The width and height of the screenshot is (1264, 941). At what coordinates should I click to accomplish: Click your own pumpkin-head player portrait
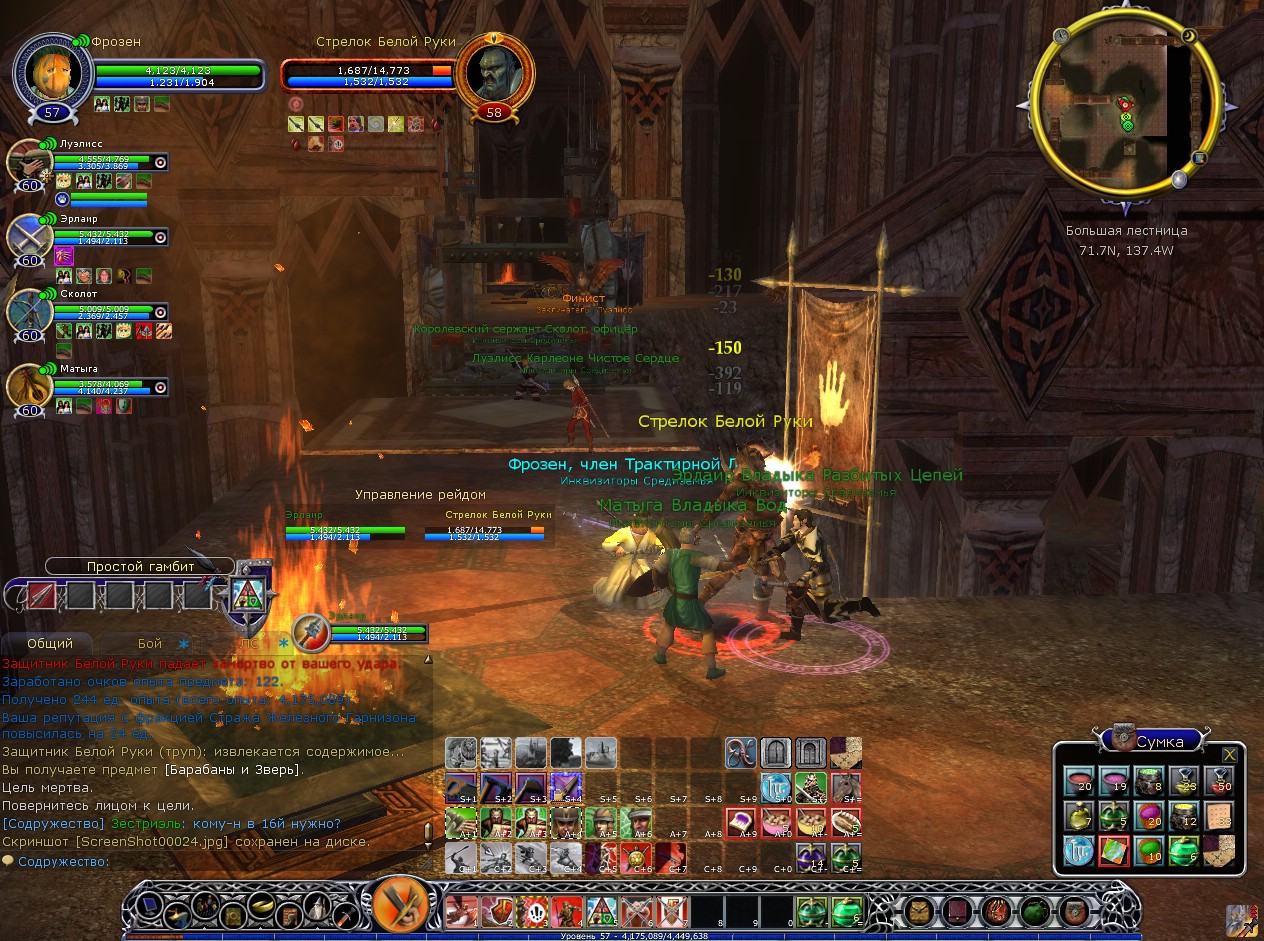[x=53, y=73]
